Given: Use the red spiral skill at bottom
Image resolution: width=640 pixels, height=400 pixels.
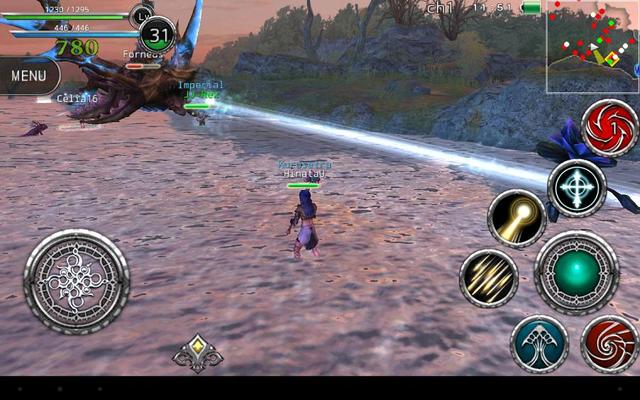Looking at the screenshot, I should pos(608,344).
